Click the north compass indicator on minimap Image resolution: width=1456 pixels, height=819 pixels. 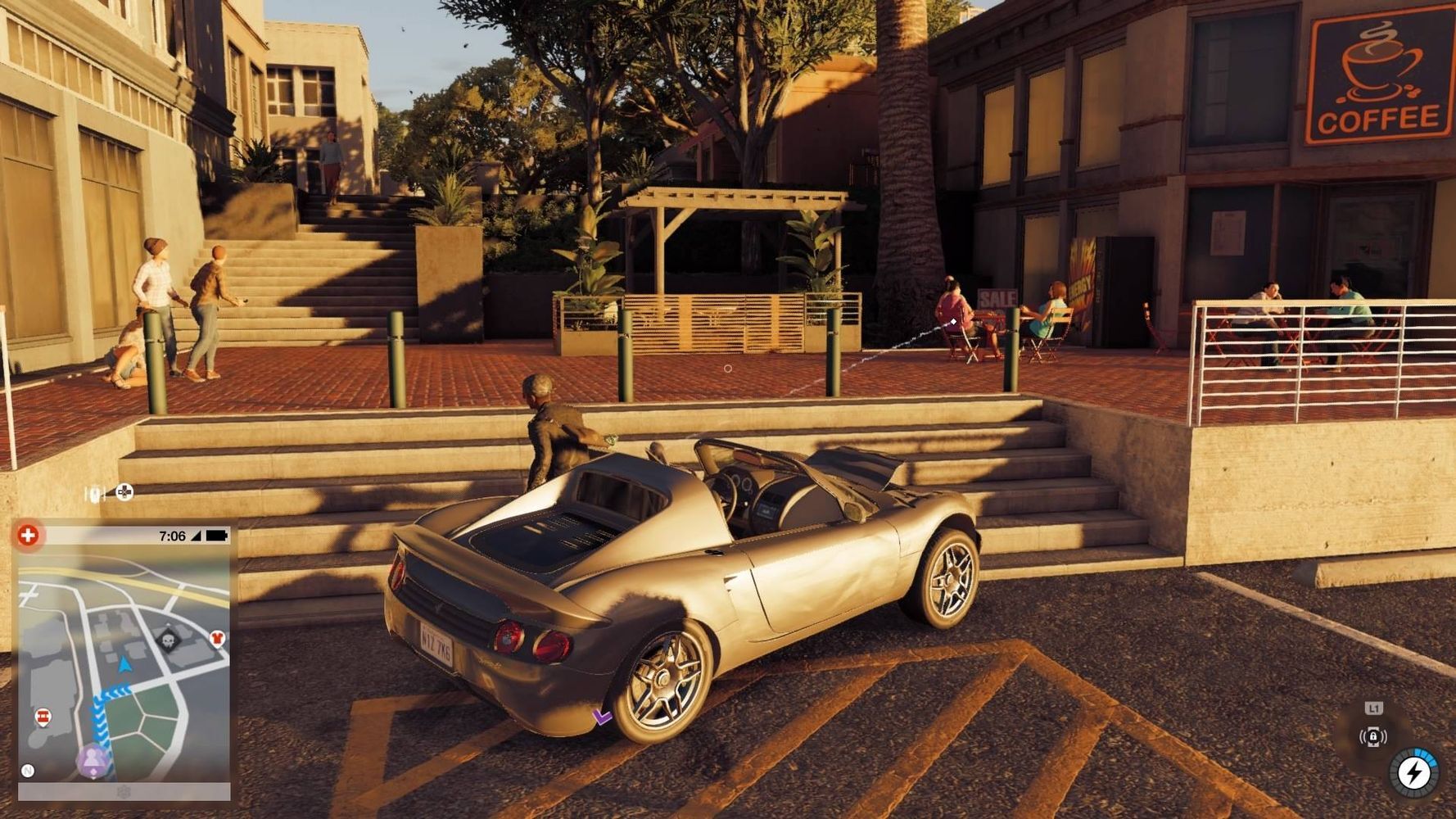pyautogui.click(x=28, y=771)
